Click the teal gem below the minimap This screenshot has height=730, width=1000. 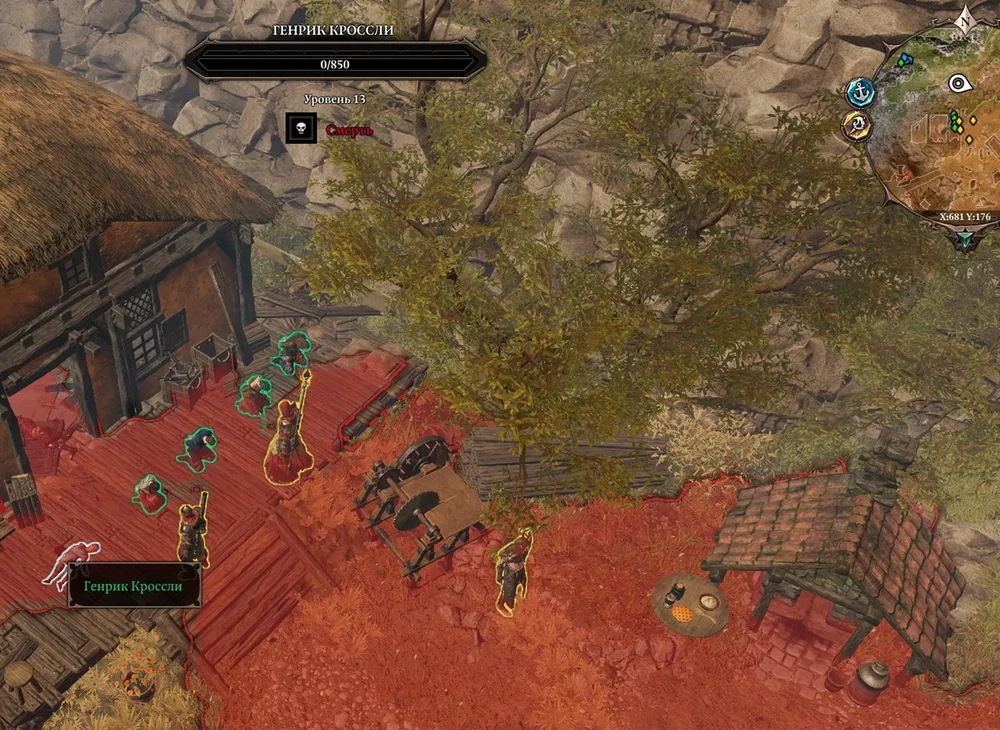click(965, 238)
